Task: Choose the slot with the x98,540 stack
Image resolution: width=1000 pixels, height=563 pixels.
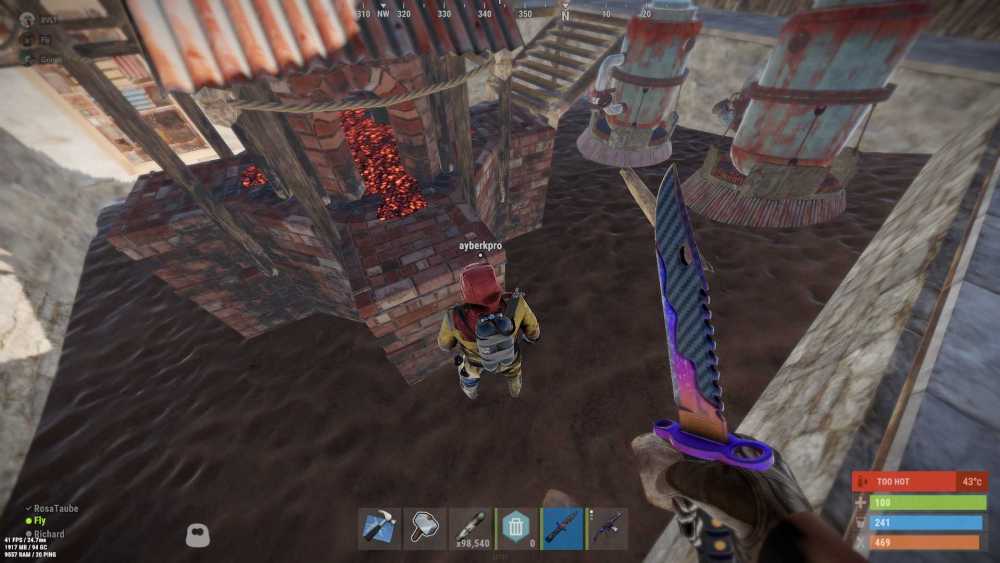Action: (471, 528)
